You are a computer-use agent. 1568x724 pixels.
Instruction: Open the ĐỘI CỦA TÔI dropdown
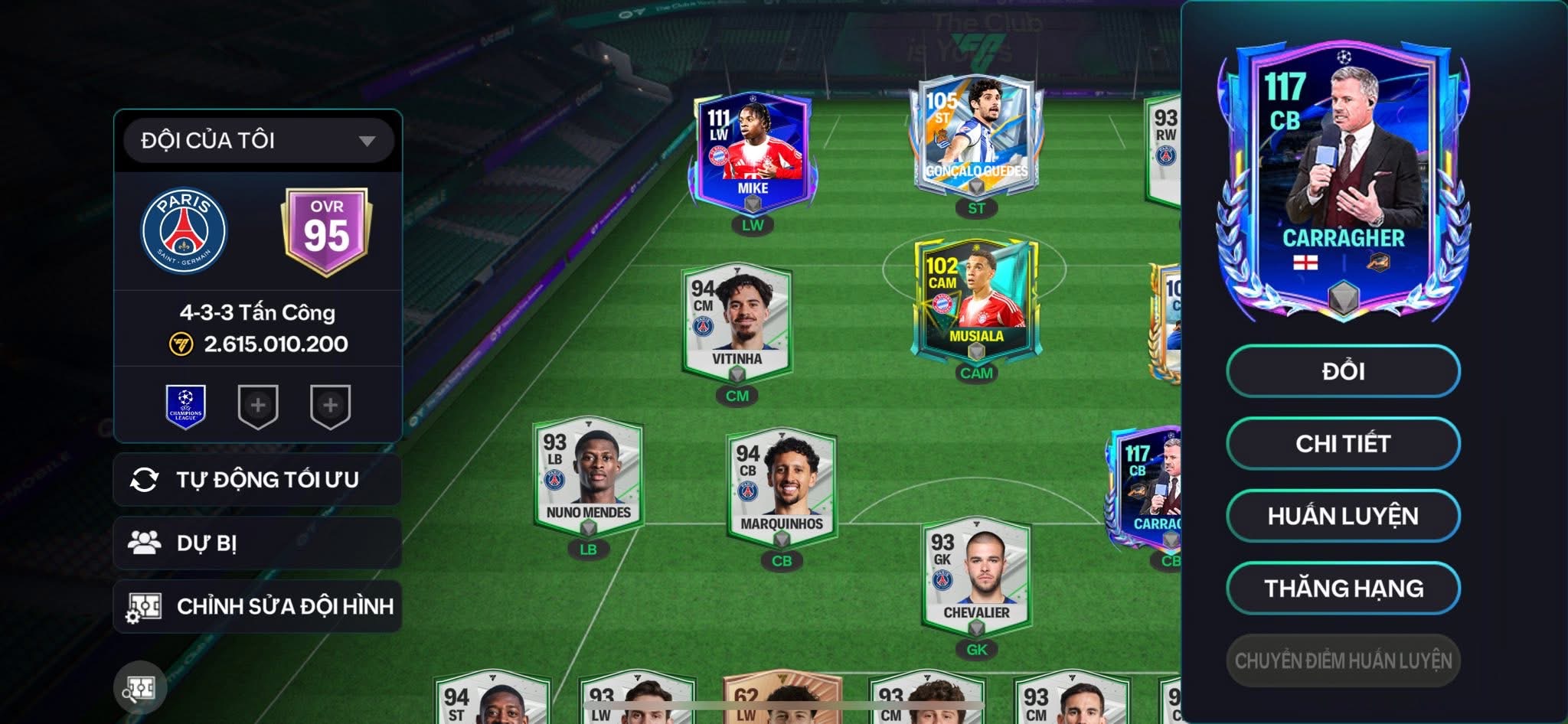click(x=258, y=141)
